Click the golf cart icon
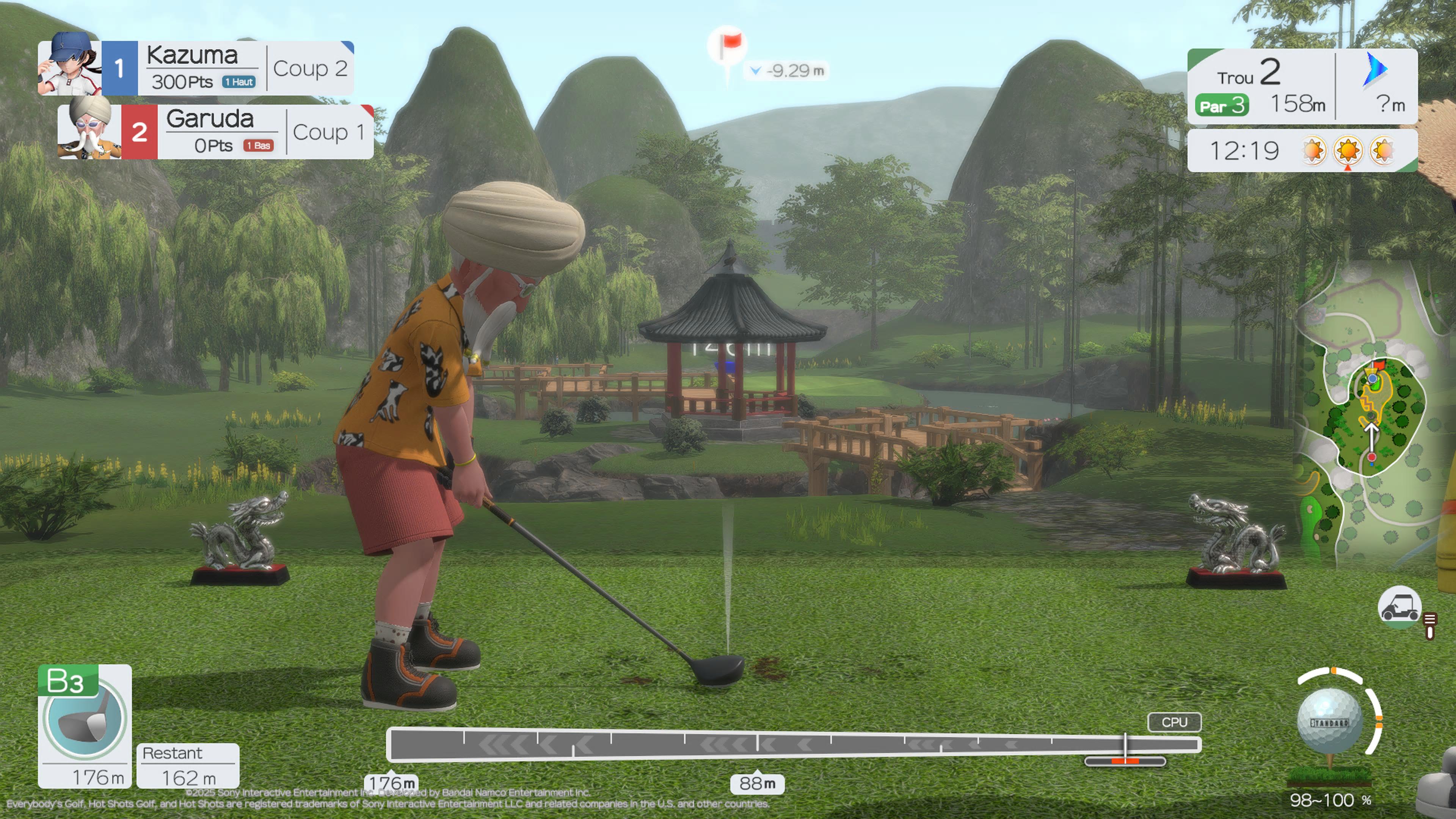This screenshot has width=1456, height=819. click(x=1400, y=607)
